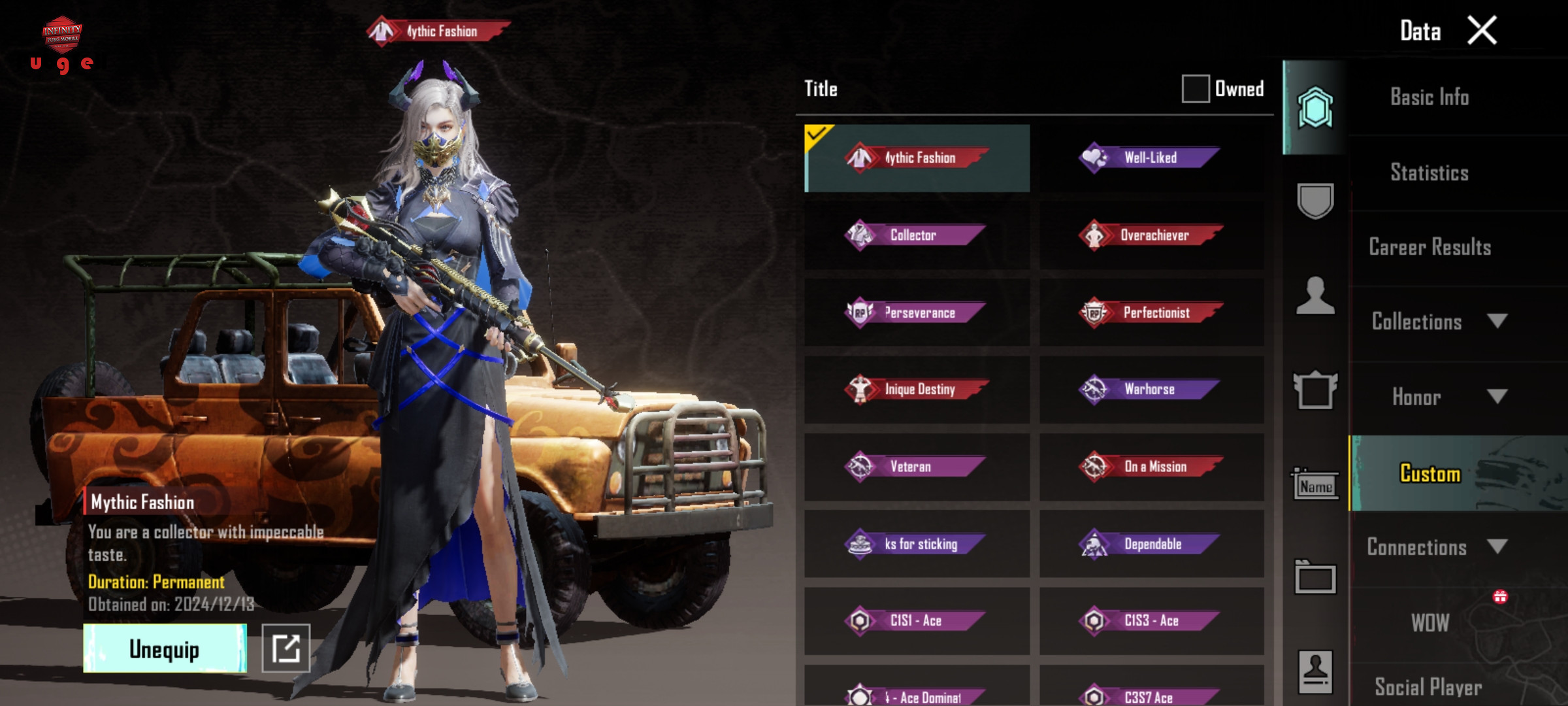Select the On a Mission title
The width and height of the screenshot is (1568, 706).
pyautogui.click(x=1151, y=467)
